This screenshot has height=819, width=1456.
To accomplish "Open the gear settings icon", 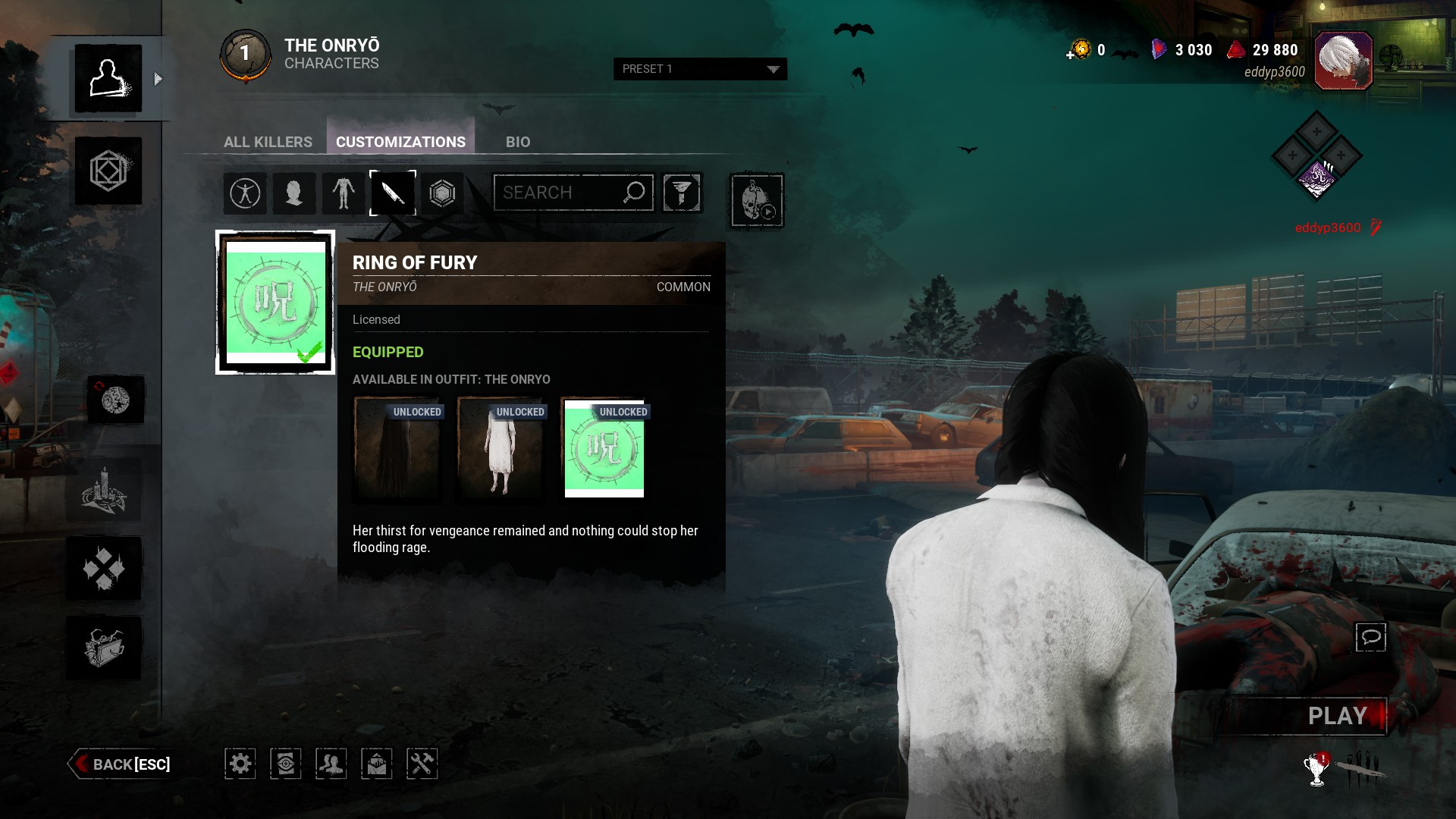I will click(240, 764).
